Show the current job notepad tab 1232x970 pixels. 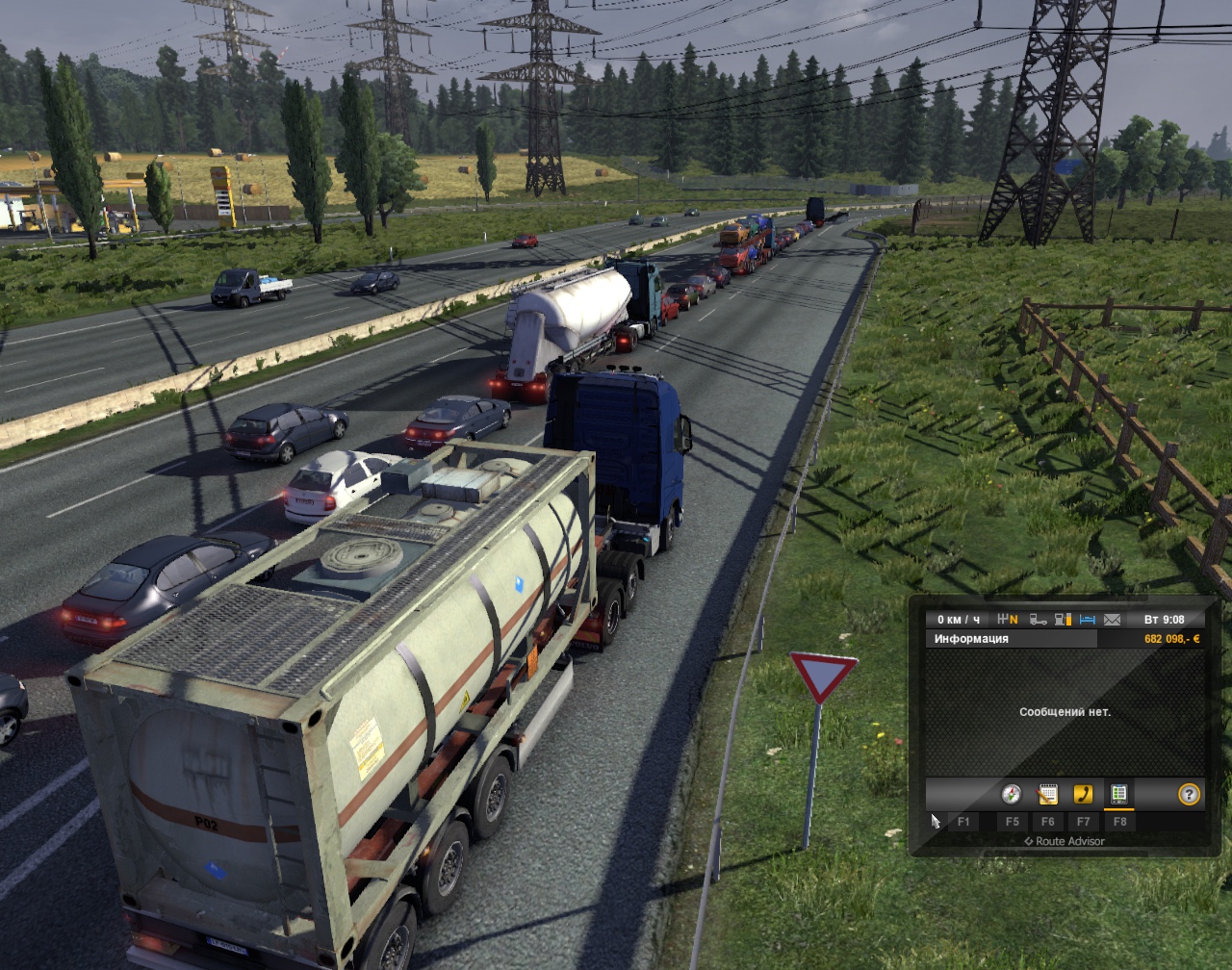(x=1047, y=794)
